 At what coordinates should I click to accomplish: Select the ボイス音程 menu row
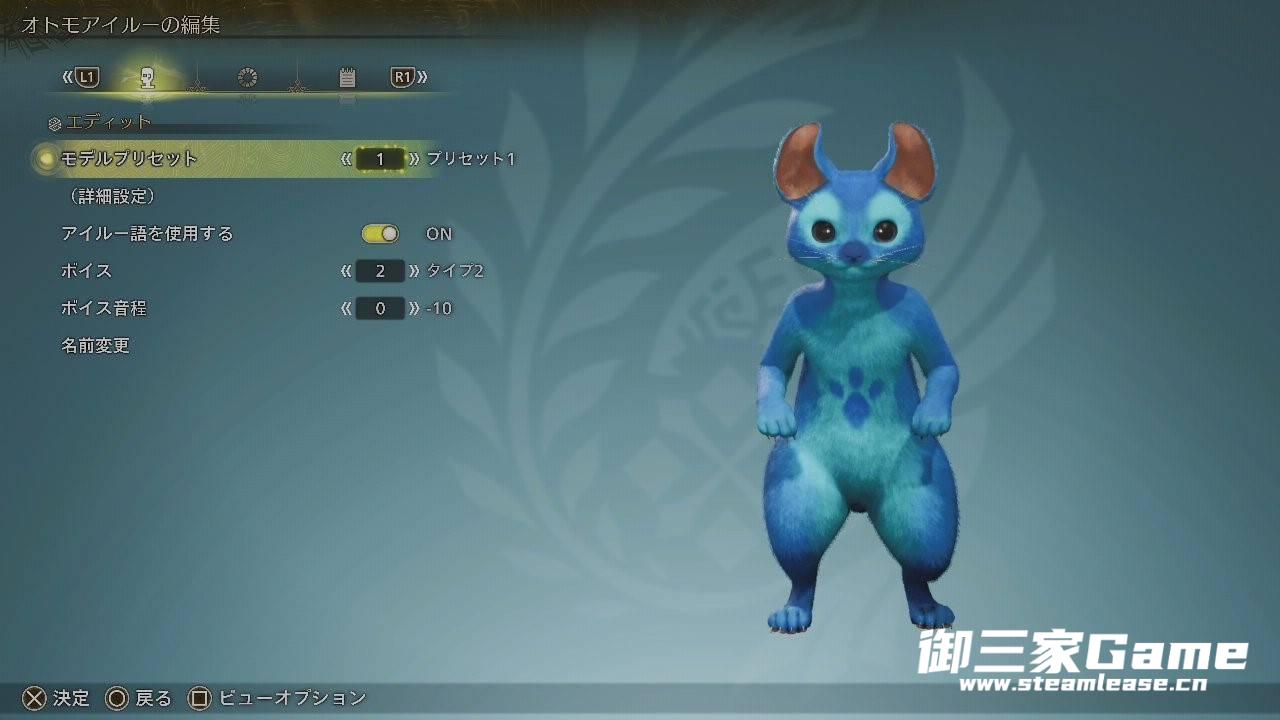tap(104, 309)
